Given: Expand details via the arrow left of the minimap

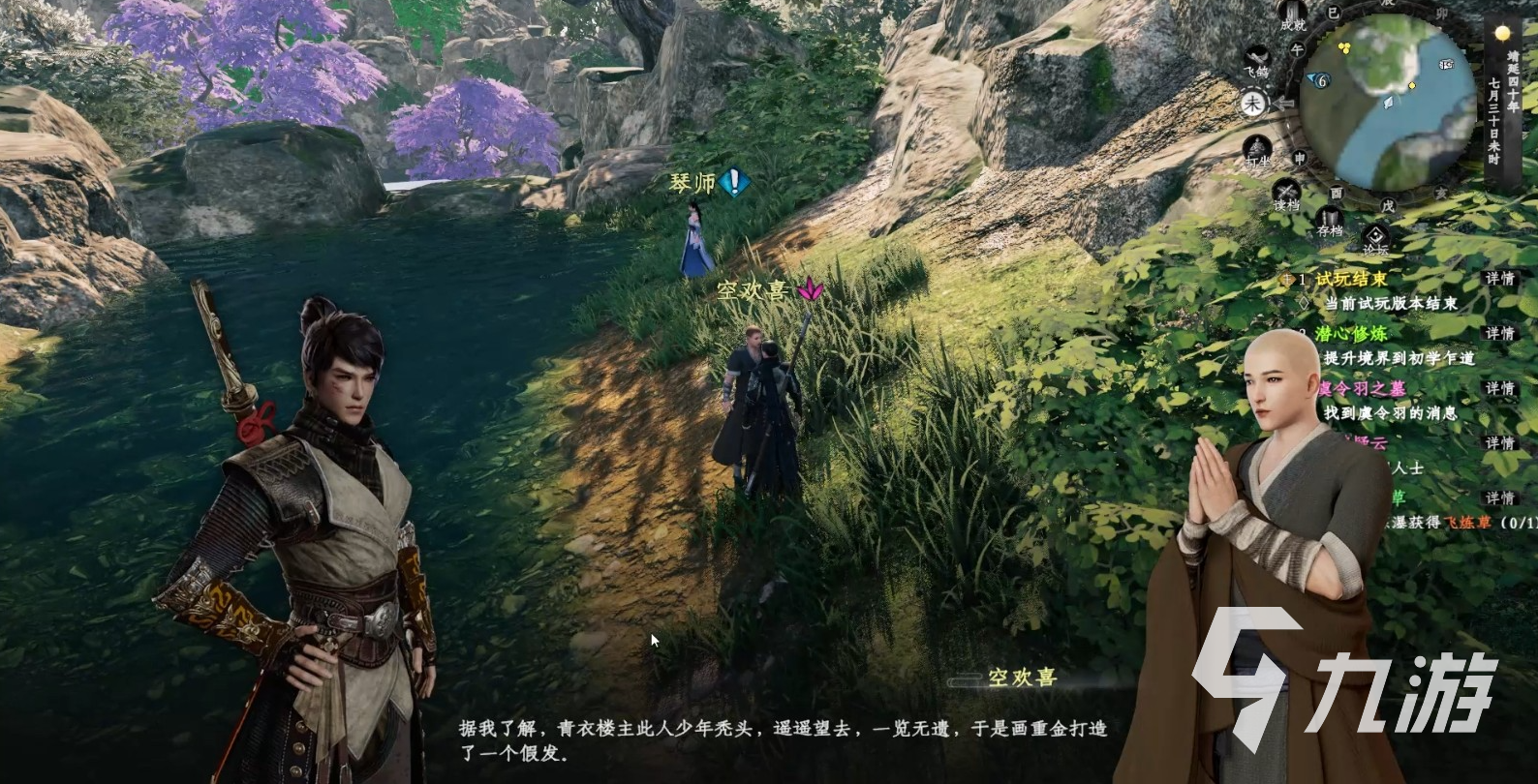Looking at the screenshot, I should tap(1283, 102).
